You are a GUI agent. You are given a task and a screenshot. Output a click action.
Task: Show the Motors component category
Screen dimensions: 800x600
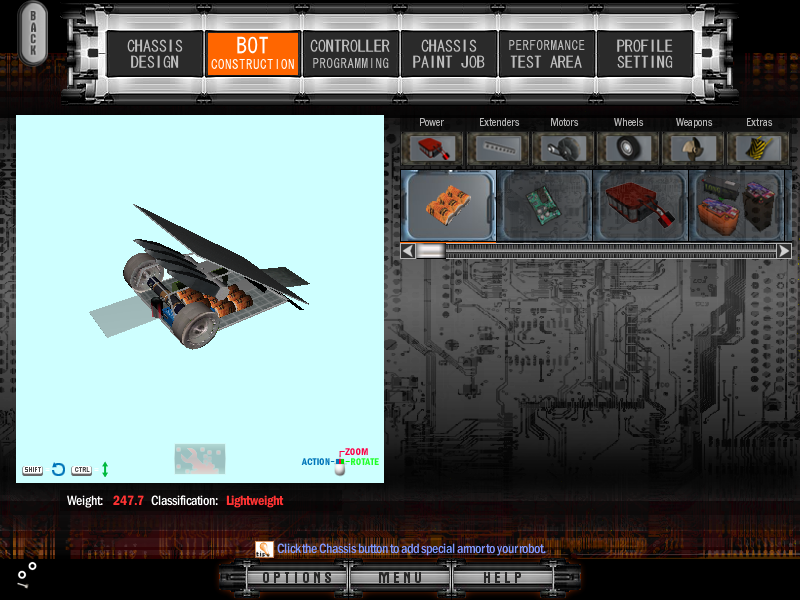click(x=564, y=148)
